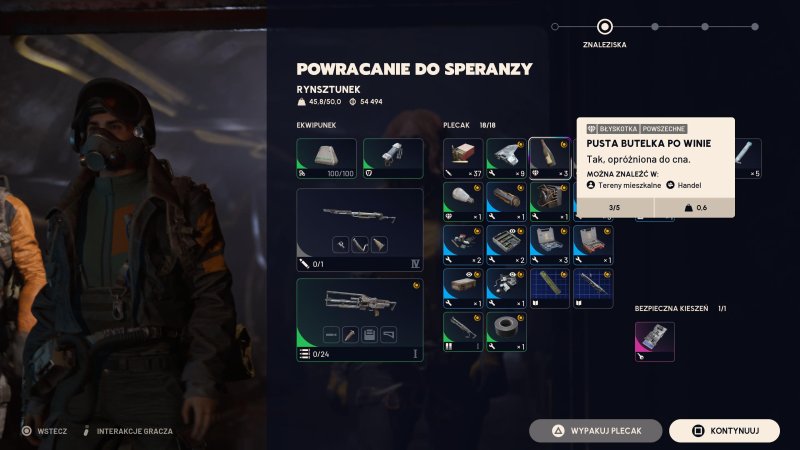Screen dimensions: 800x450
Task: Select the green blueprint item slot
Action: point(549,288)
